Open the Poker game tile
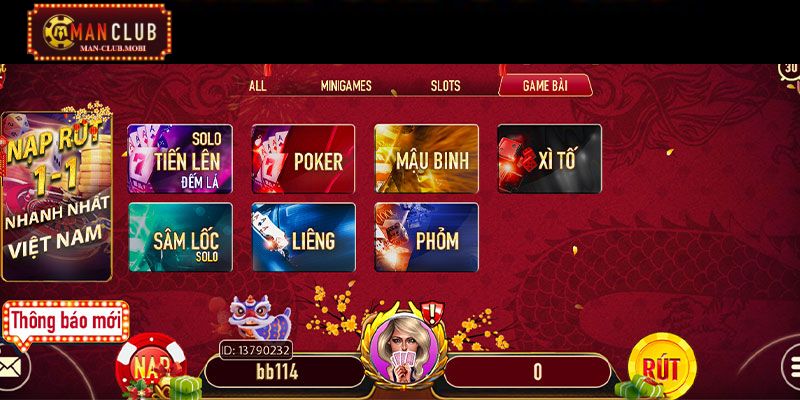Screen dimensions: 800x400 [303, 159]
